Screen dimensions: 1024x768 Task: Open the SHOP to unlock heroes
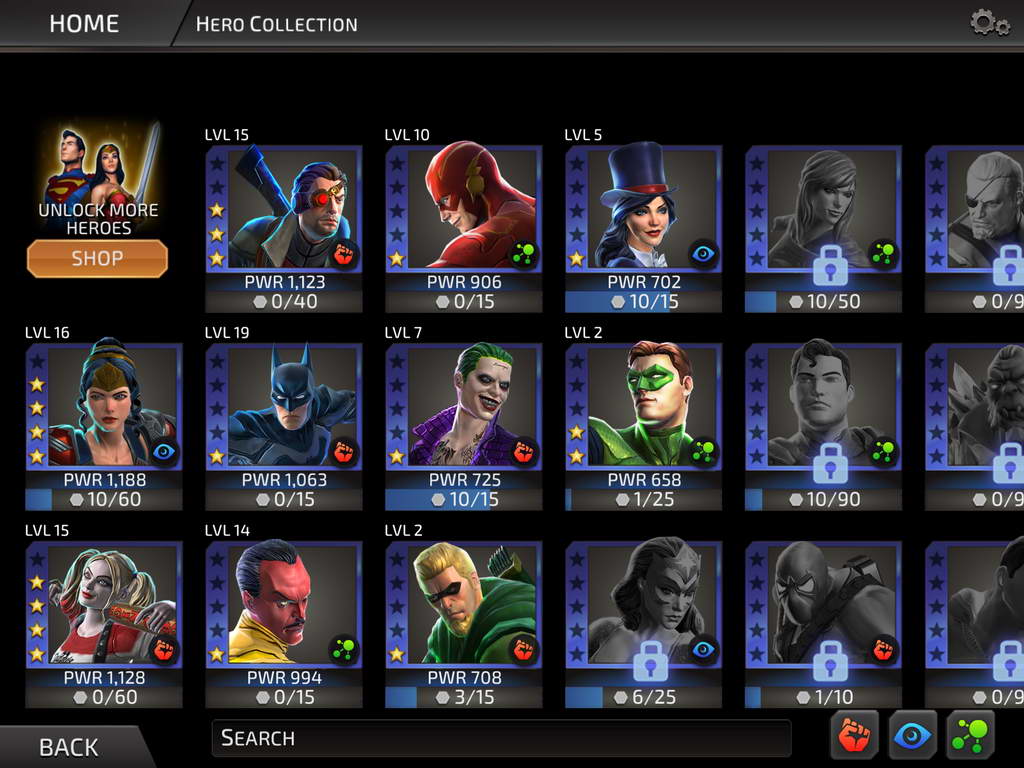pyautogui.click(x=97, y=258)
